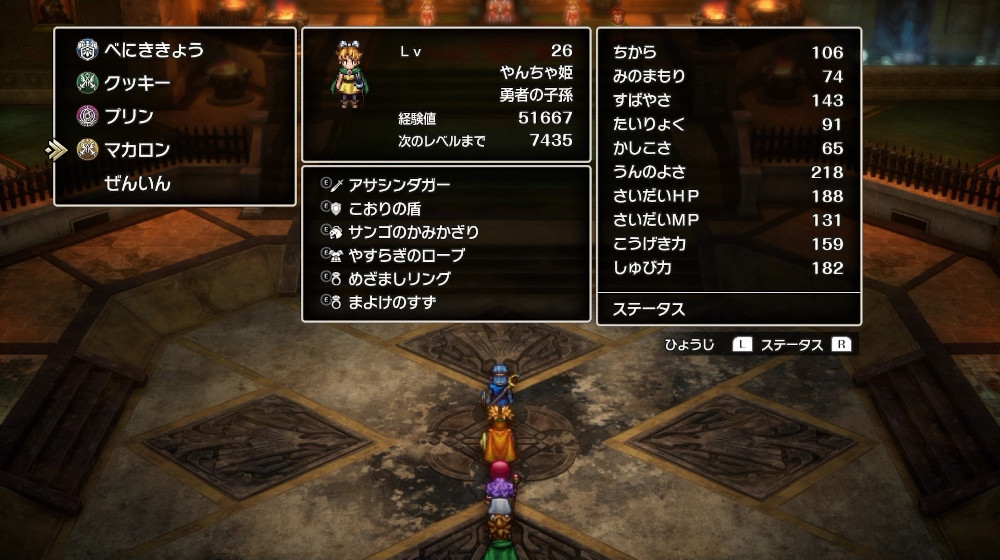This screenshot has width=1000, height=560.
Task: Choose クッキー from the party list
Action: point(137,83)
